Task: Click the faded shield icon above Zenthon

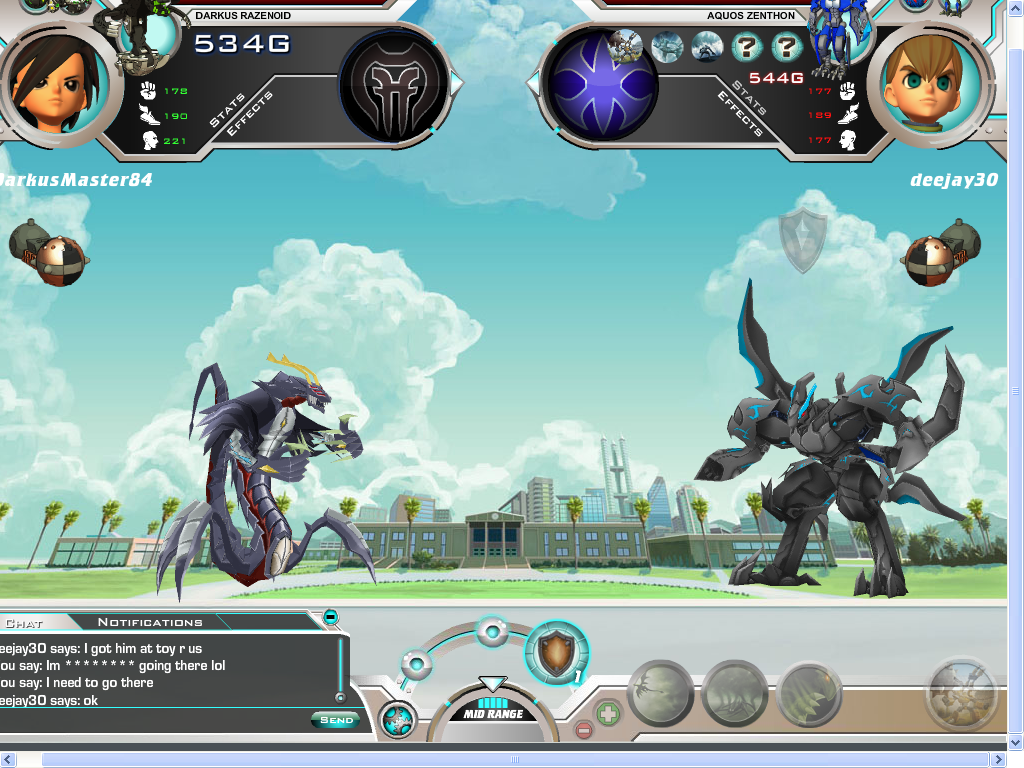Action: click(x=803, y=240)
